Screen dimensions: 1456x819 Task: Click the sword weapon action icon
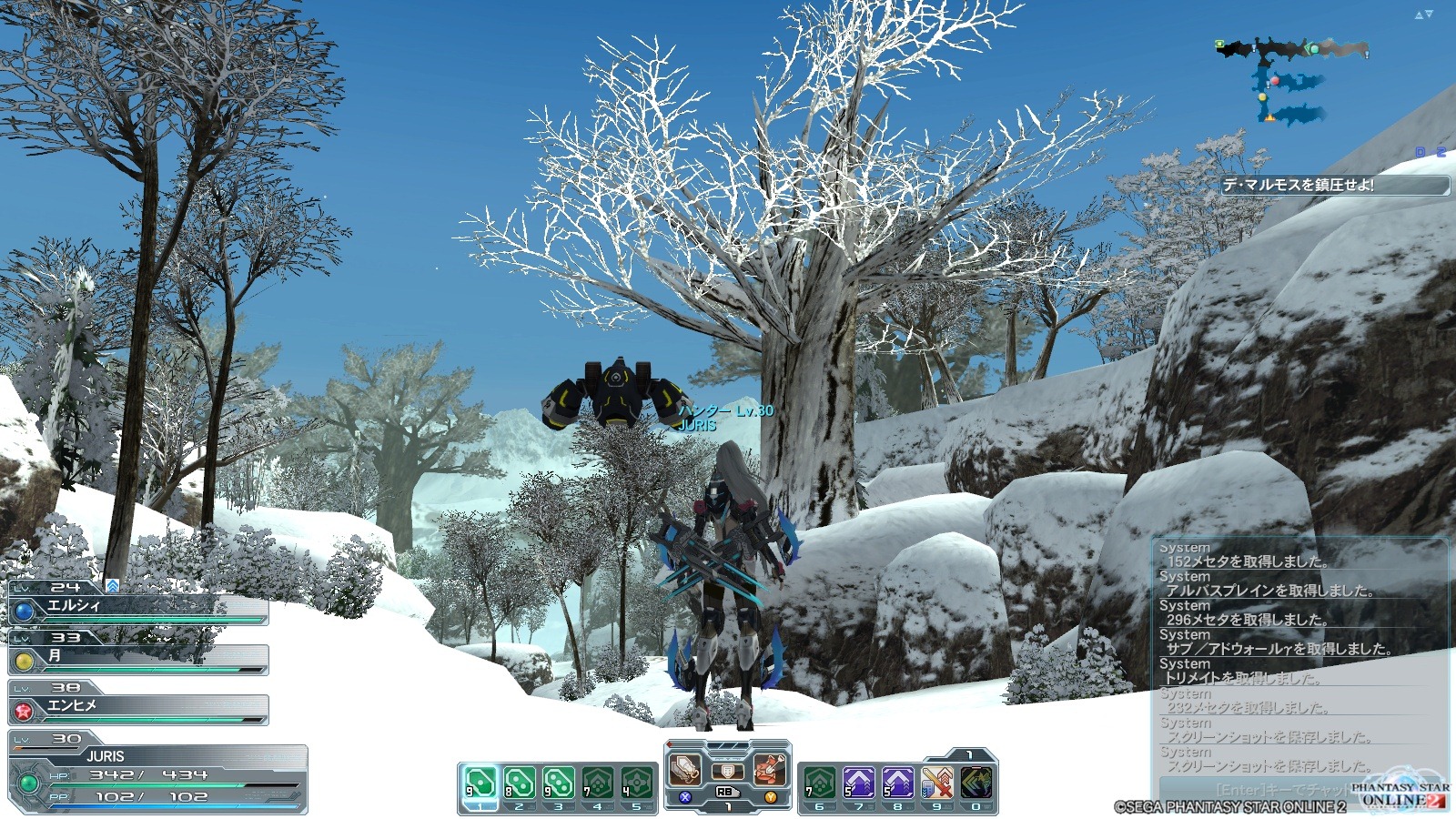(x=685, y=770)
